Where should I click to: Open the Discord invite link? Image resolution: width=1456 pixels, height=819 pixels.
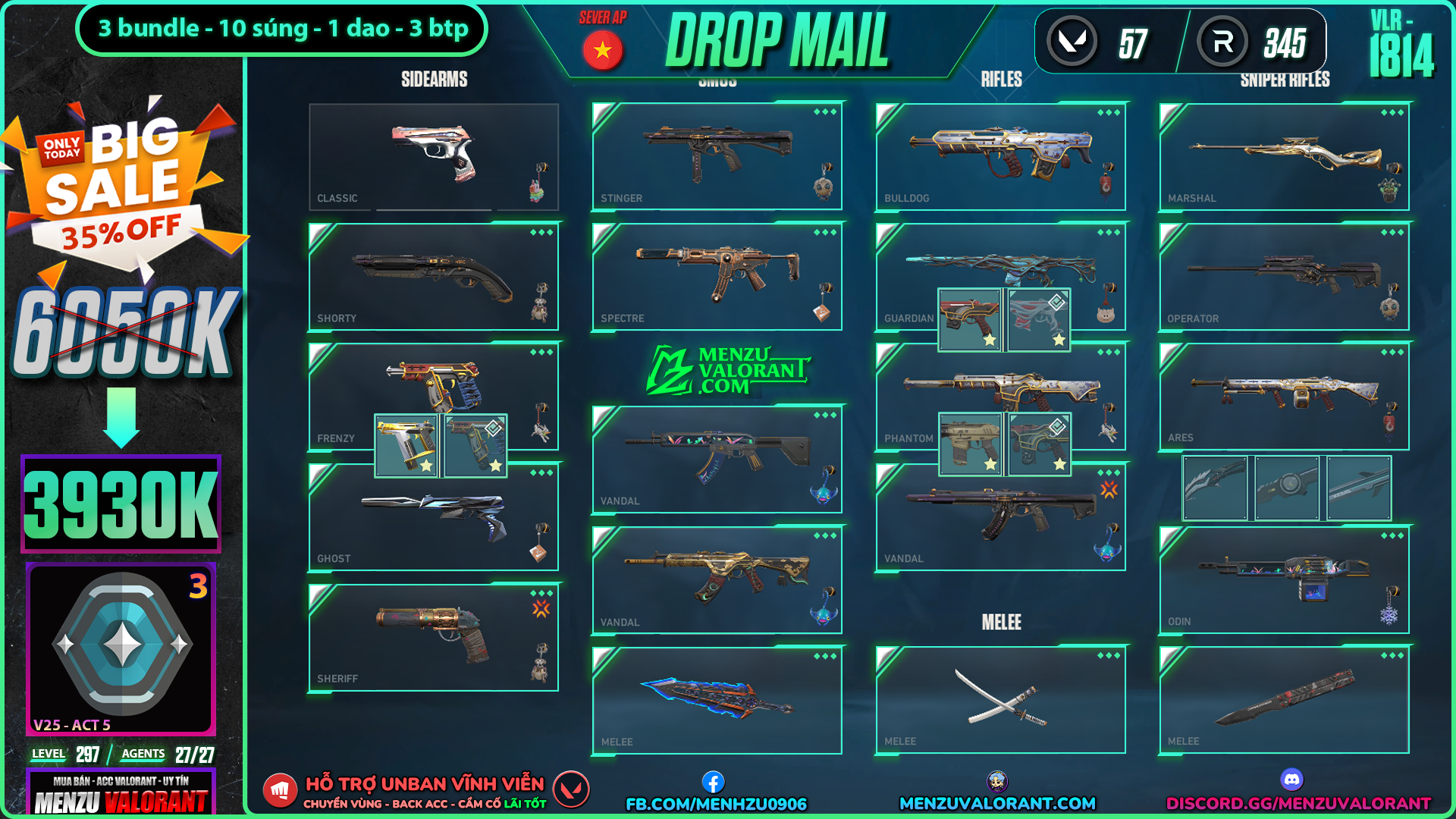pos(1298,803)
